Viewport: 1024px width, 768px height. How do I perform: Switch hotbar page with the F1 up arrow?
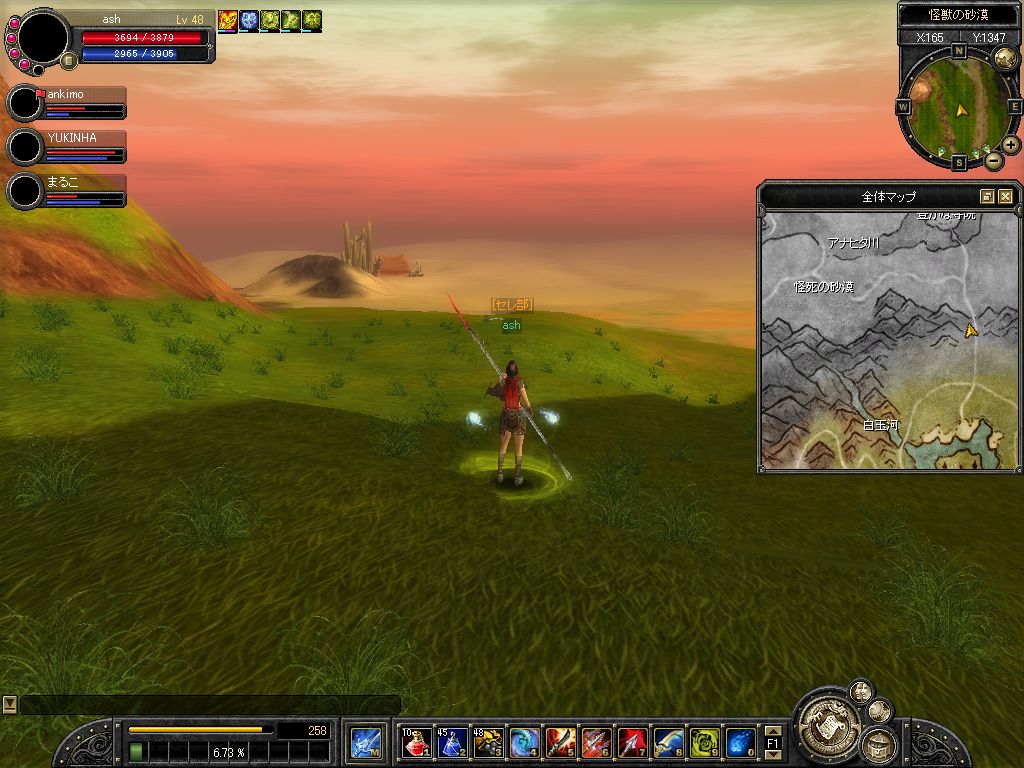(x=772, y=730)
